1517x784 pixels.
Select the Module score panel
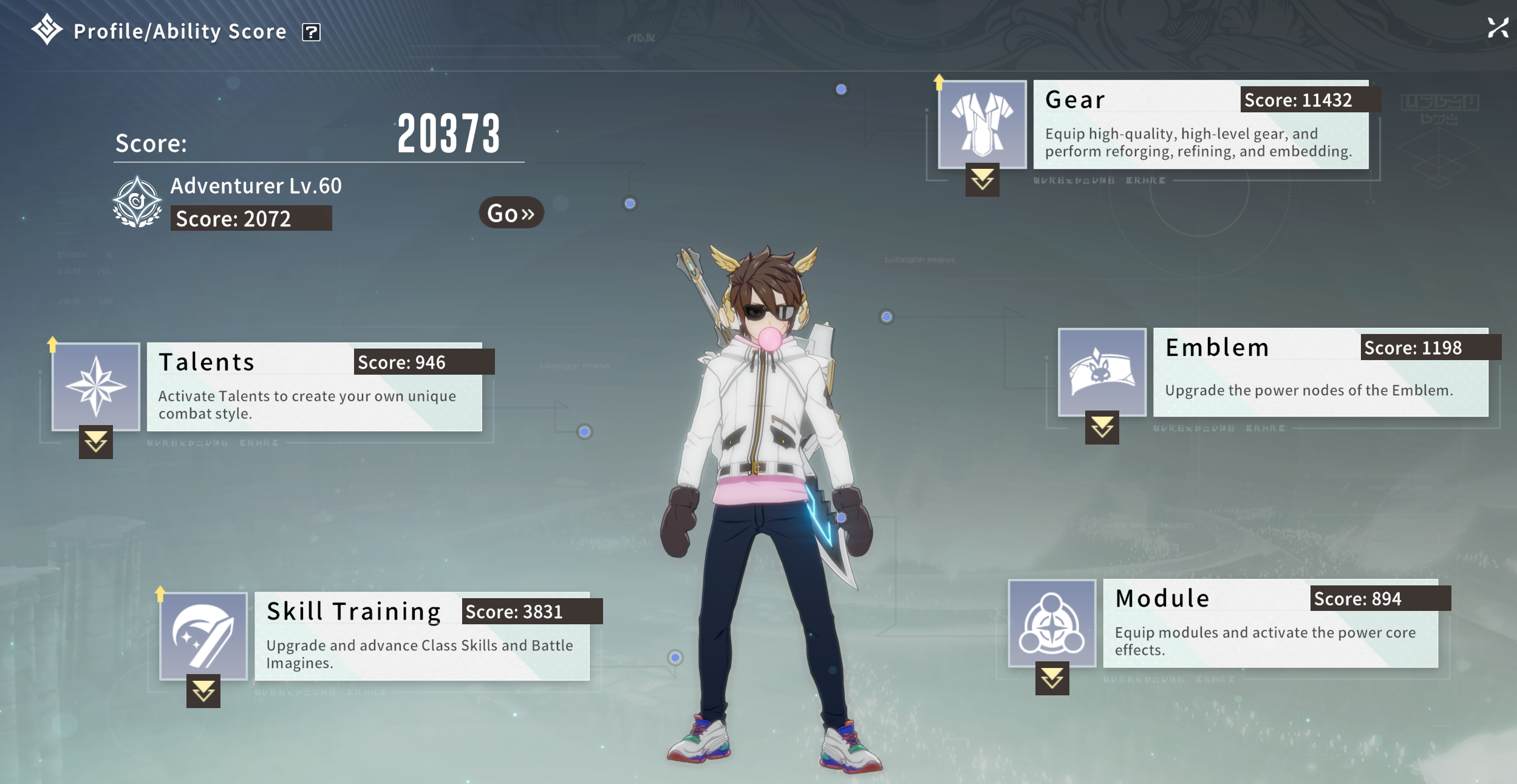coord(1270,624)
